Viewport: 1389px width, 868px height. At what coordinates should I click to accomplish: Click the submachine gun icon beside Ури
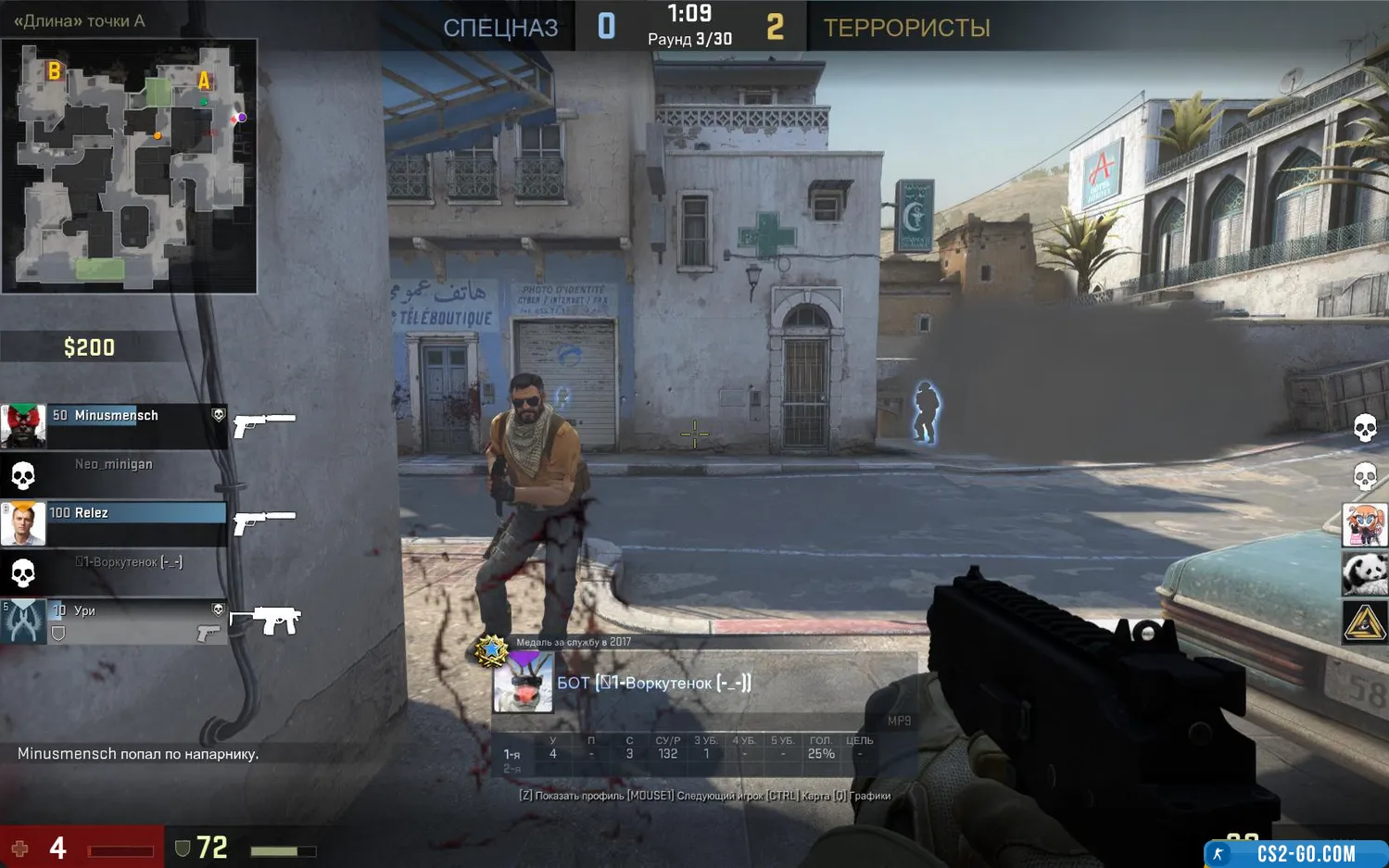266,620
